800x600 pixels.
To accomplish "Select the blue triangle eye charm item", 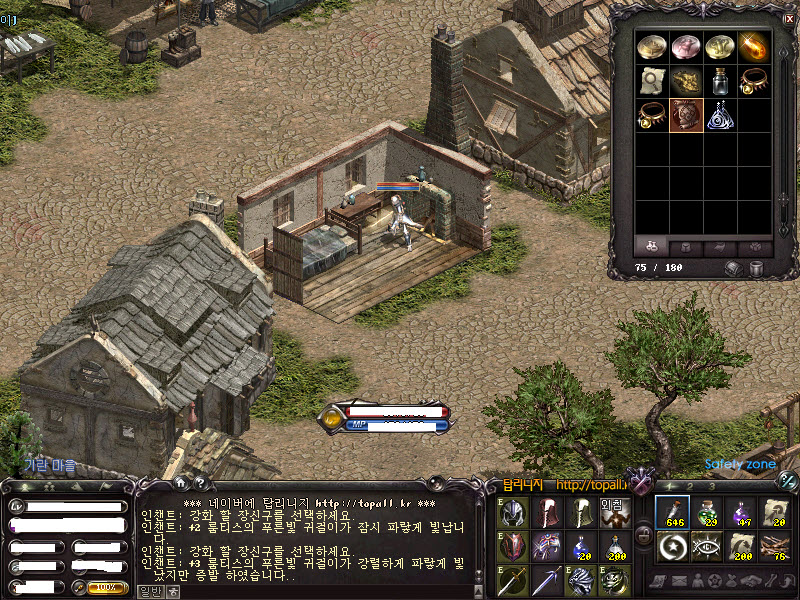I will tap(719, 115).
